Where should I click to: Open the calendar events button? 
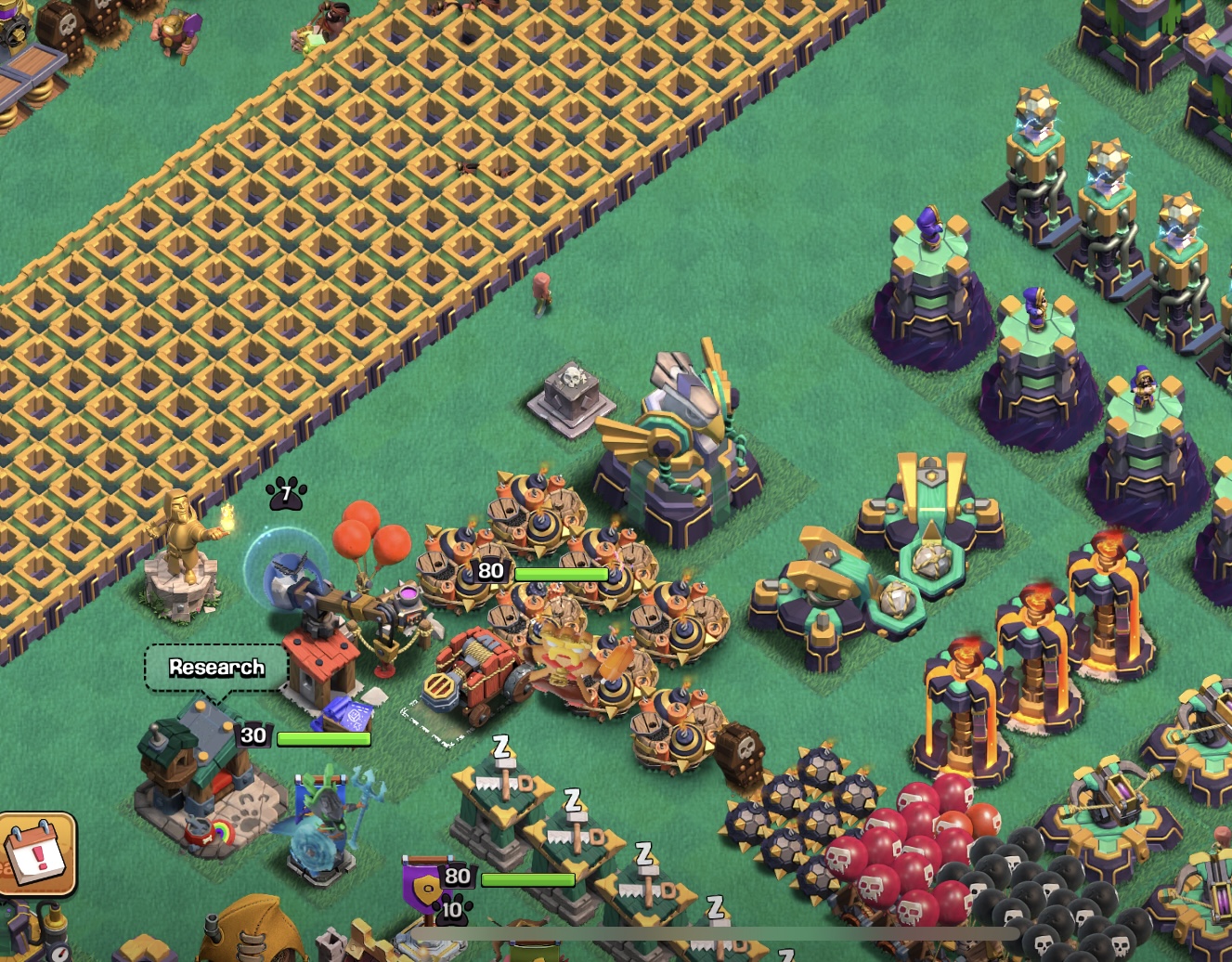(35, 853)
